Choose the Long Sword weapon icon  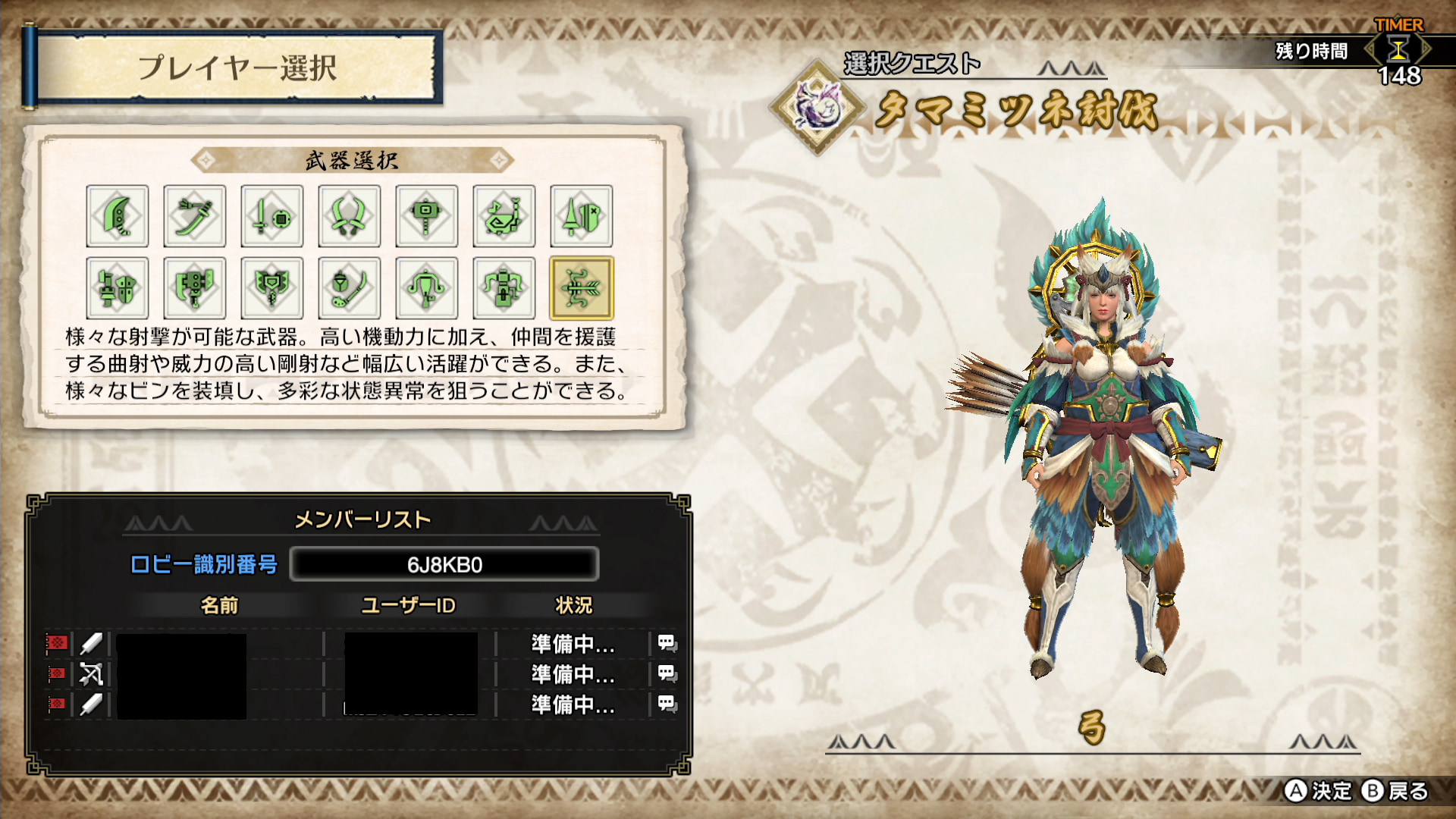(195, 216)
